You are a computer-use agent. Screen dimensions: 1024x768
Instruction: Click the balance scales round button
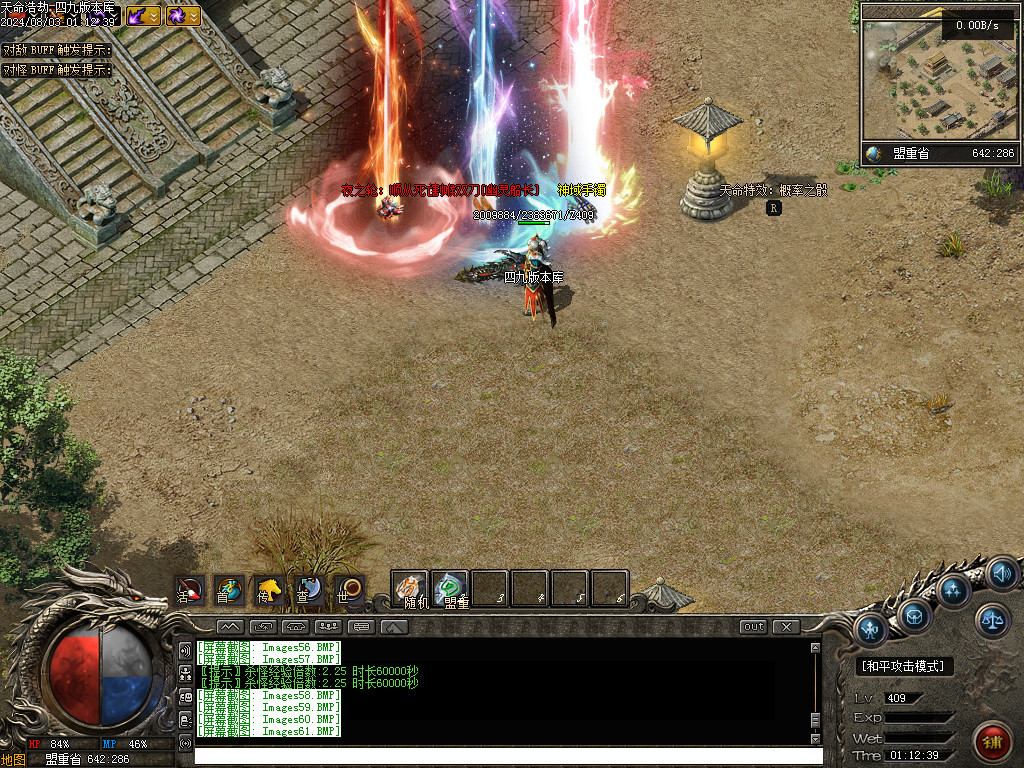[992, 621]
